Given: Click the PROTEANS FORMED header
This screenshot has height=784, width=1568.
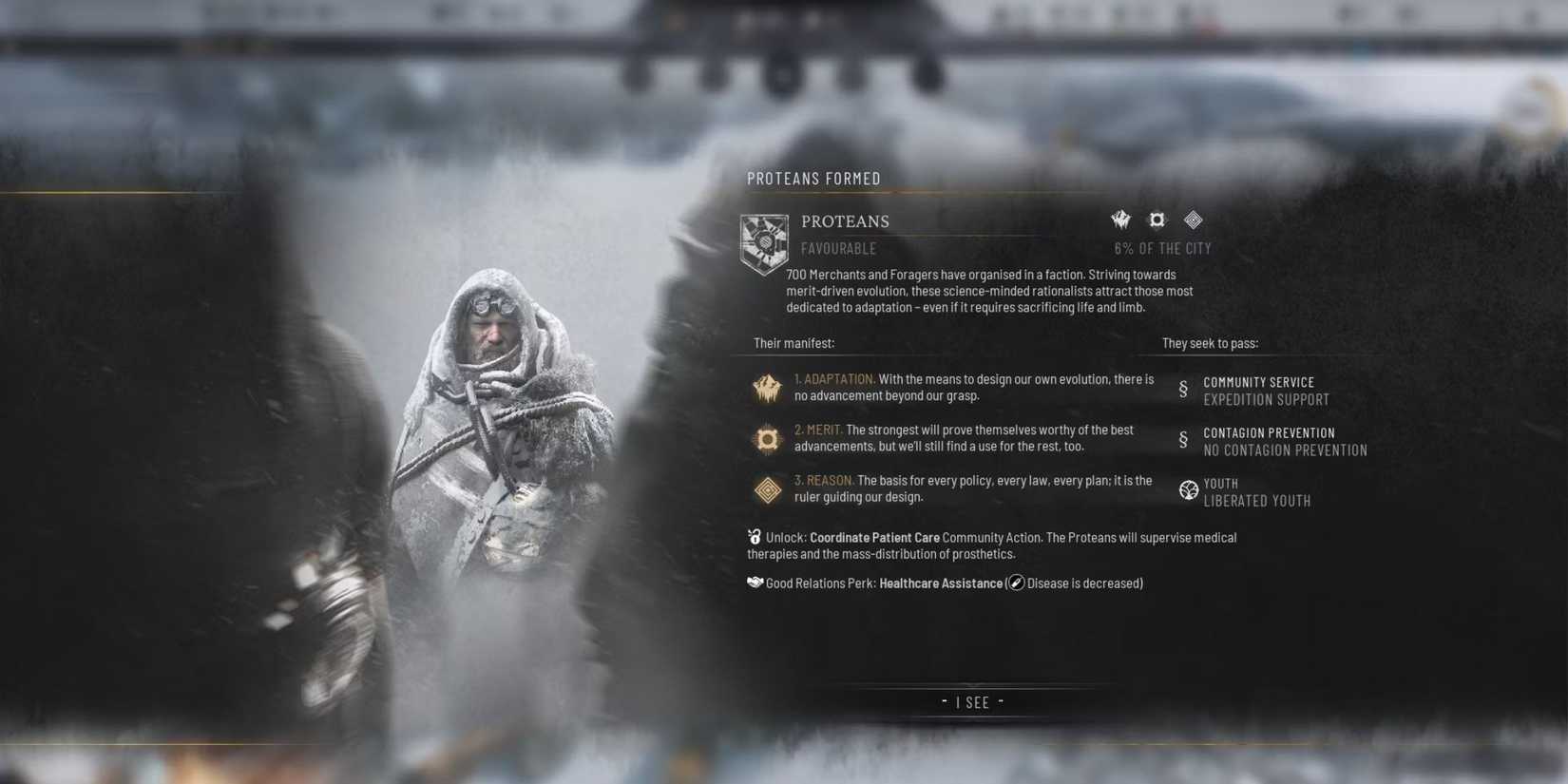Looking at the screenshot, I should coord(813,178).
